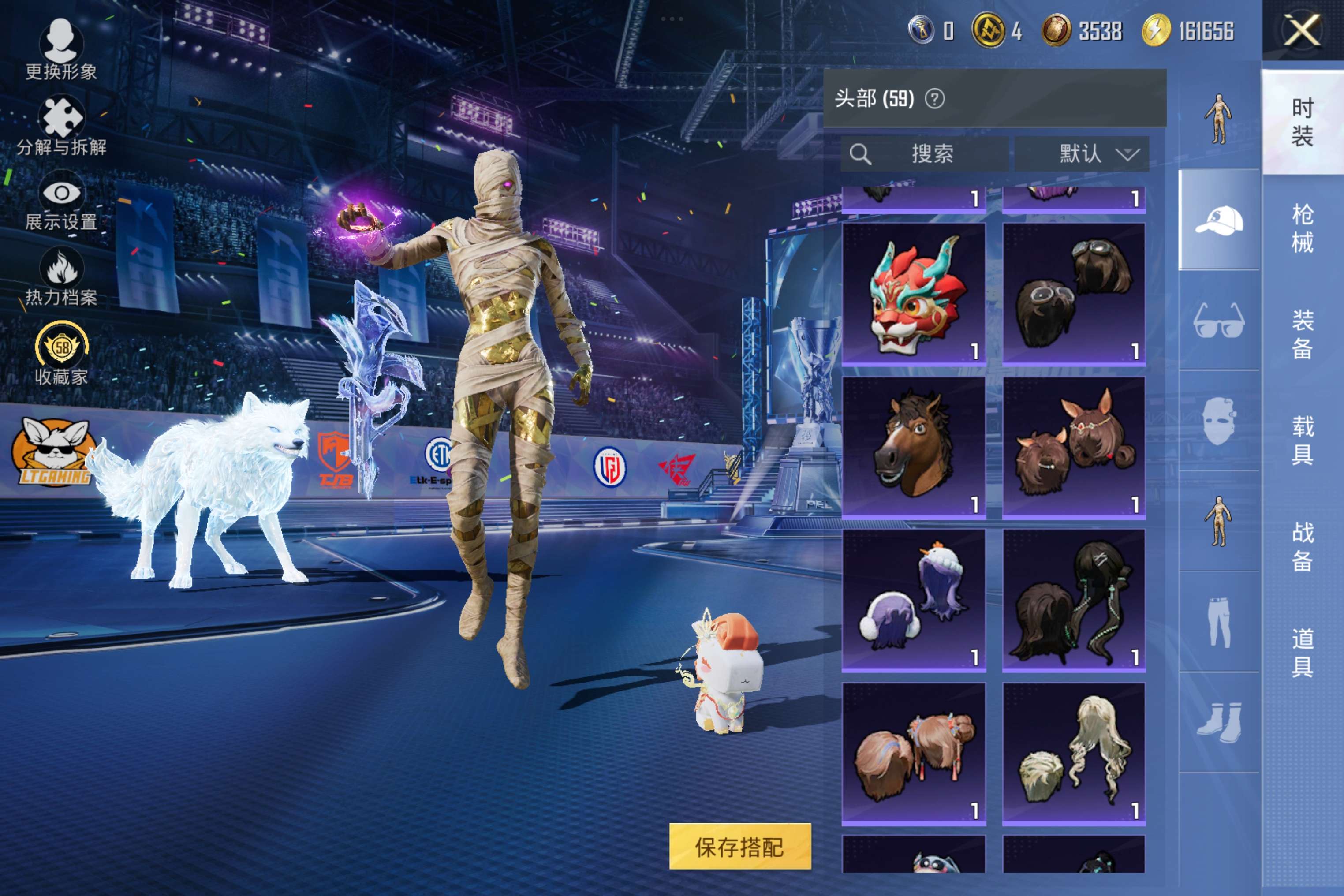Select the glasses category icon
Image resolution: width=1344 pixels, height=896 pixels.
(x=1219, y=321)
